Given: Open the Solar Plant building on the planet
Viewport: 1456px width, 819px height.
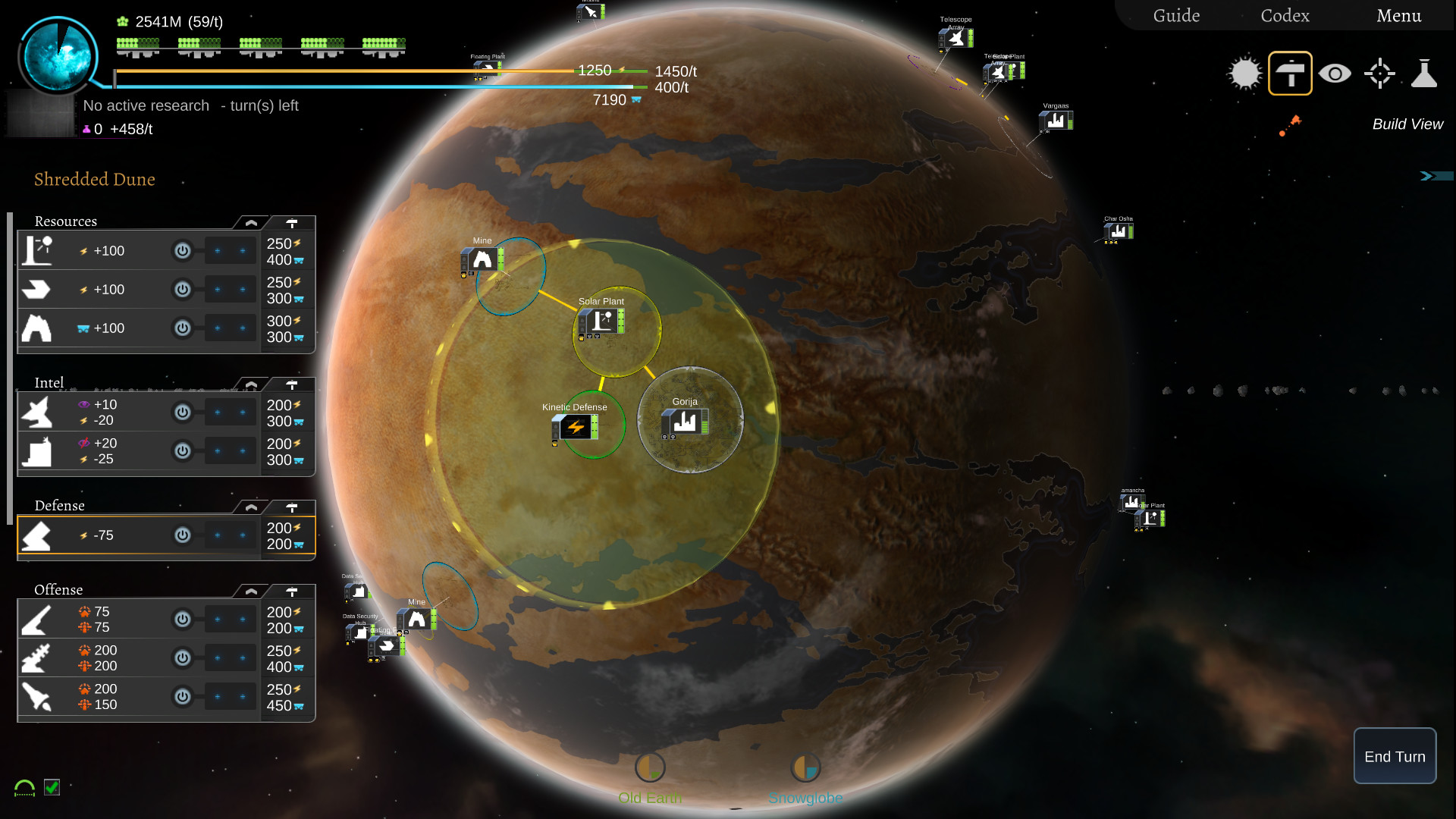Looking at the screenshot, I should (x=601, y=323).
